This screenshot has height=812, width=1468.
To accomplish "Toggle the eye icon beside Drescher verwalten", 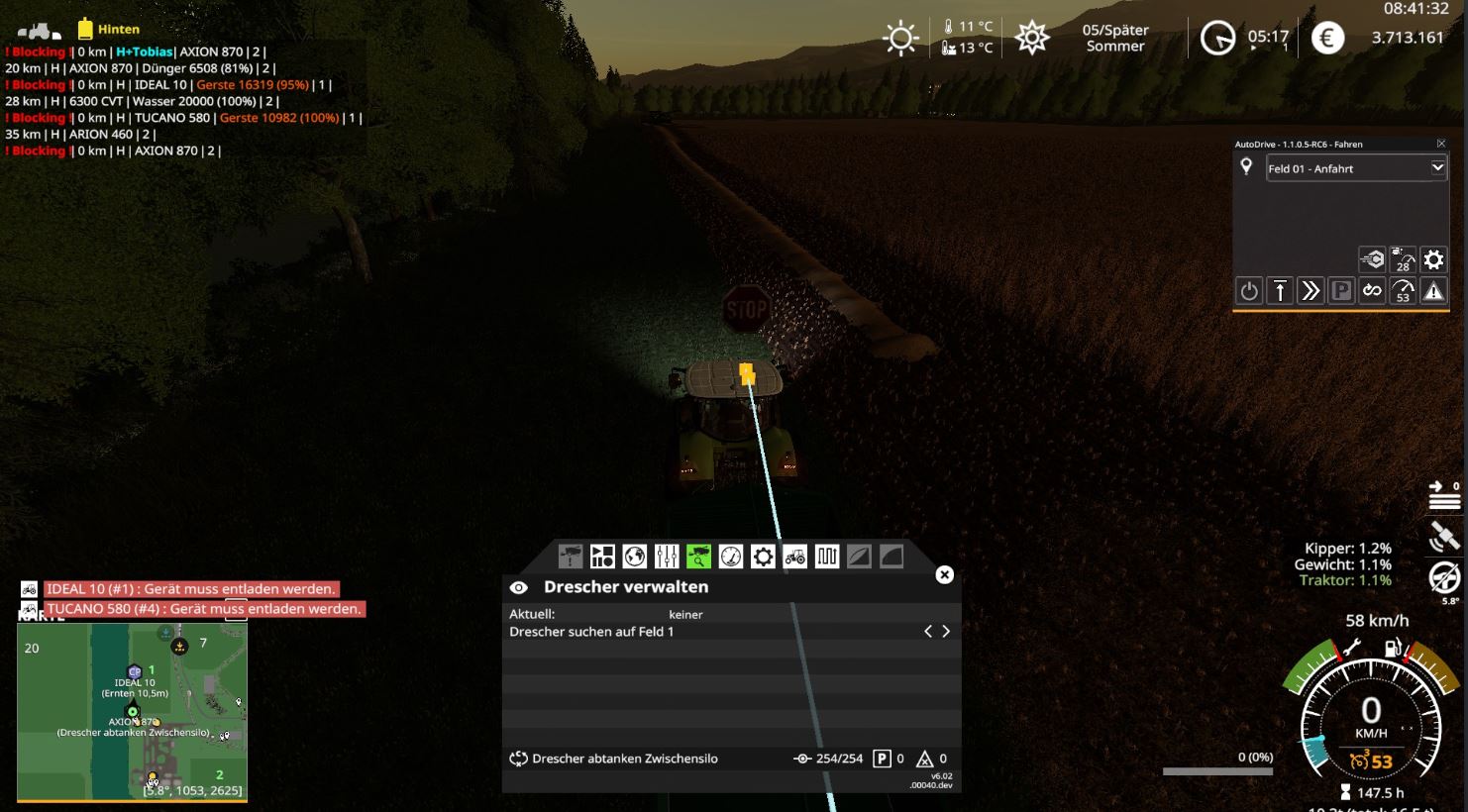I will click(x=518, y=586).
